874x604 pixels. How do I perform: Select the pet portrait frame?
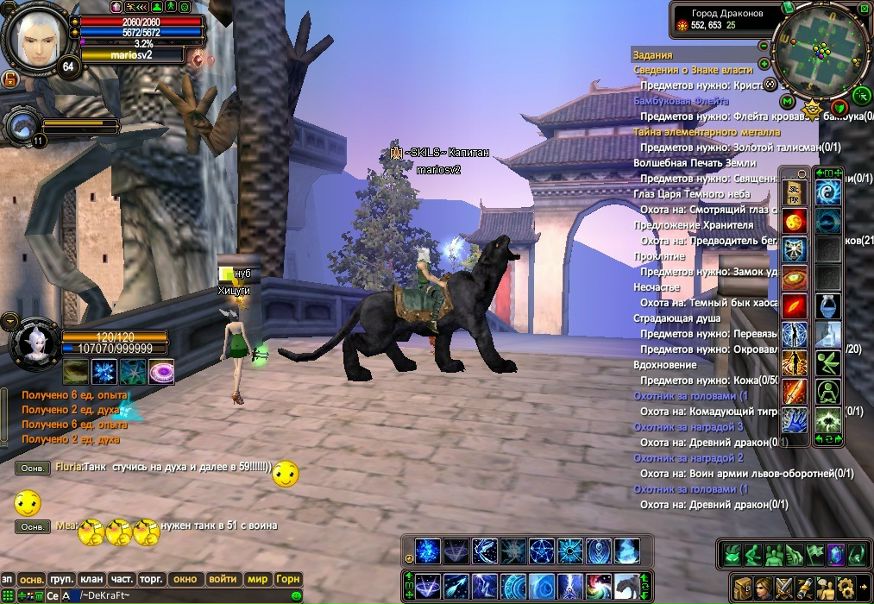tap(34, 342)
